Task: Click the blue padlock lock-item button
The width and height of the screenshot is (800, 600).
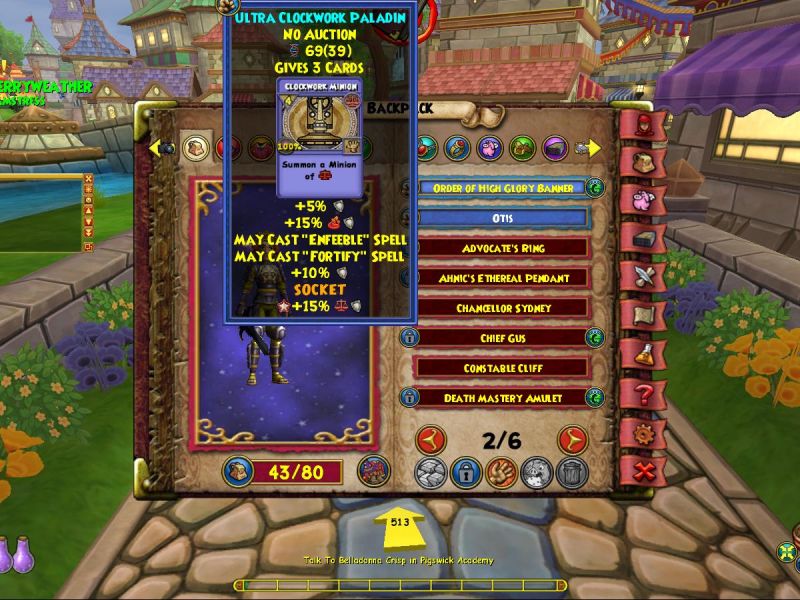Action: (x=466, y=472)
